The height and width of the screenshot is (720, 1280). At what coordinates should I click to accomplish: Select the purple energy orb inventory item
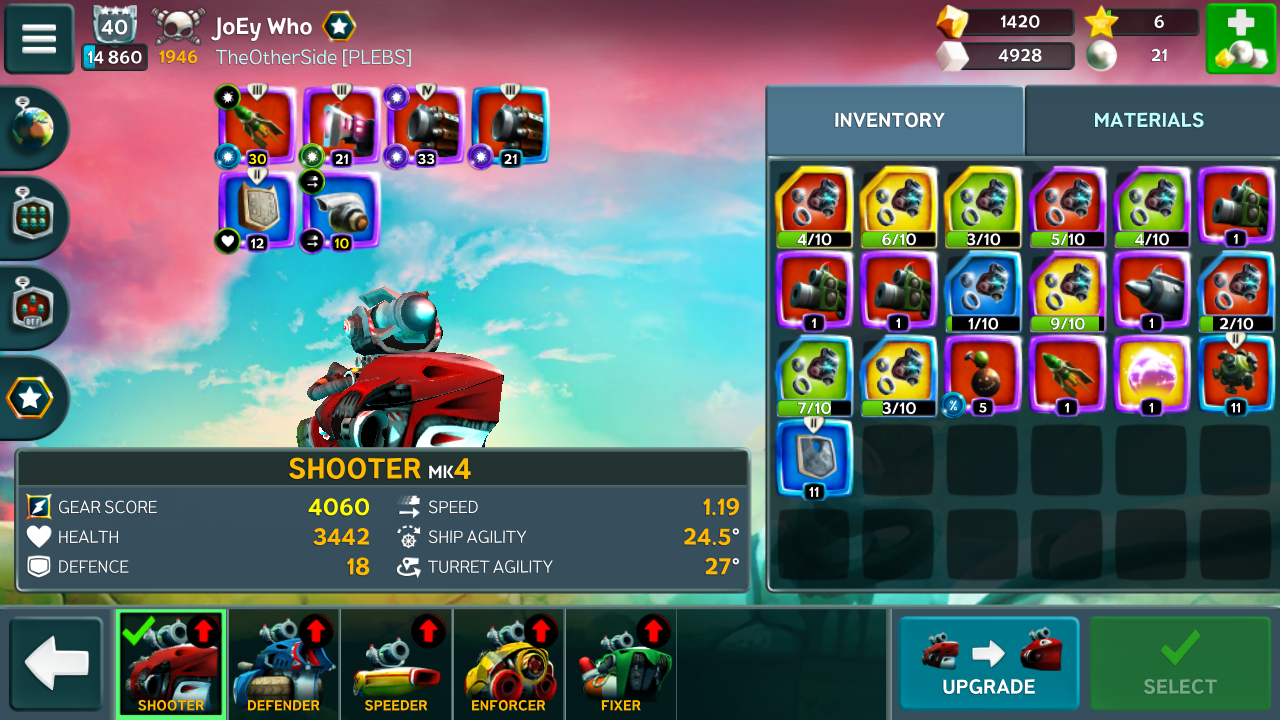point(1152,375)
